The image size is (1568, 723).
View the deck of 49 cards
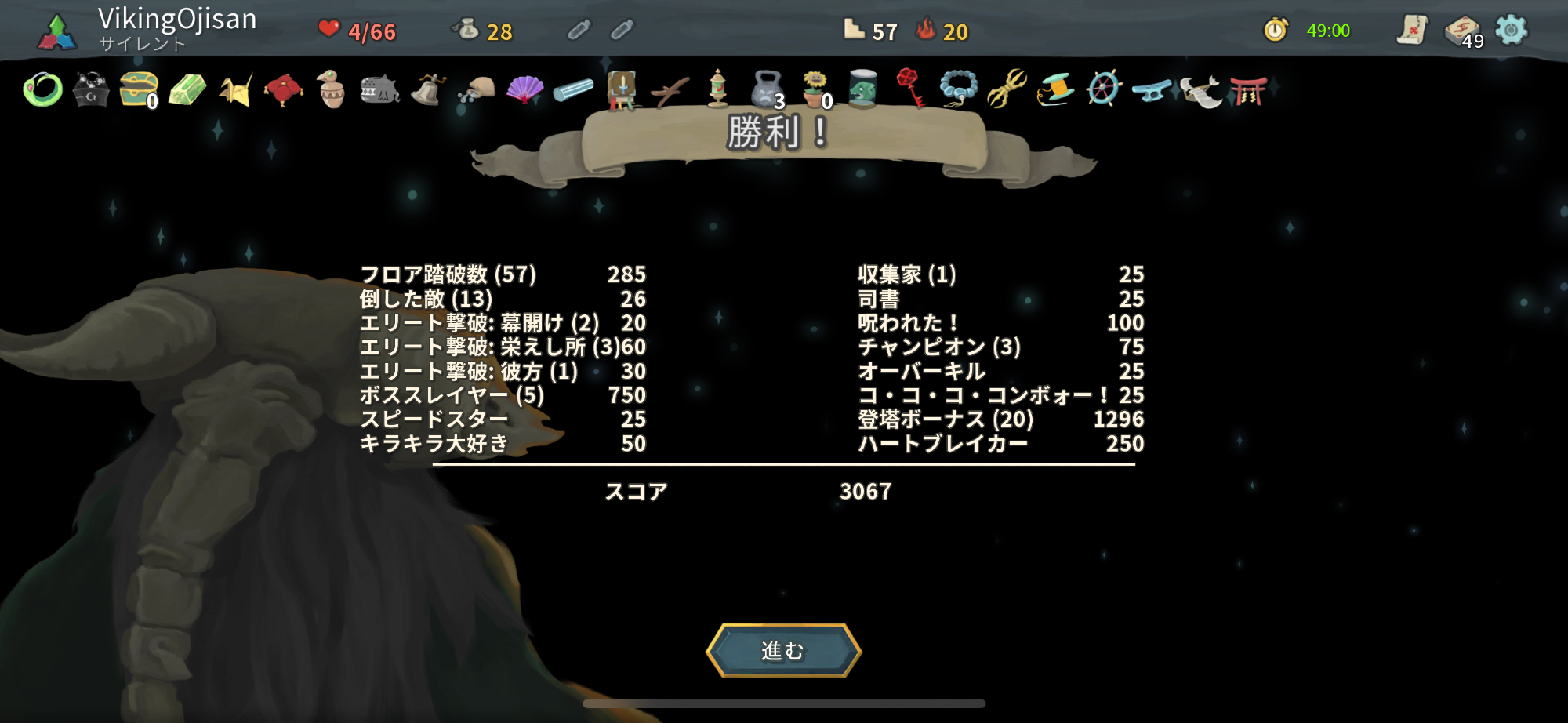point(1462,31)
